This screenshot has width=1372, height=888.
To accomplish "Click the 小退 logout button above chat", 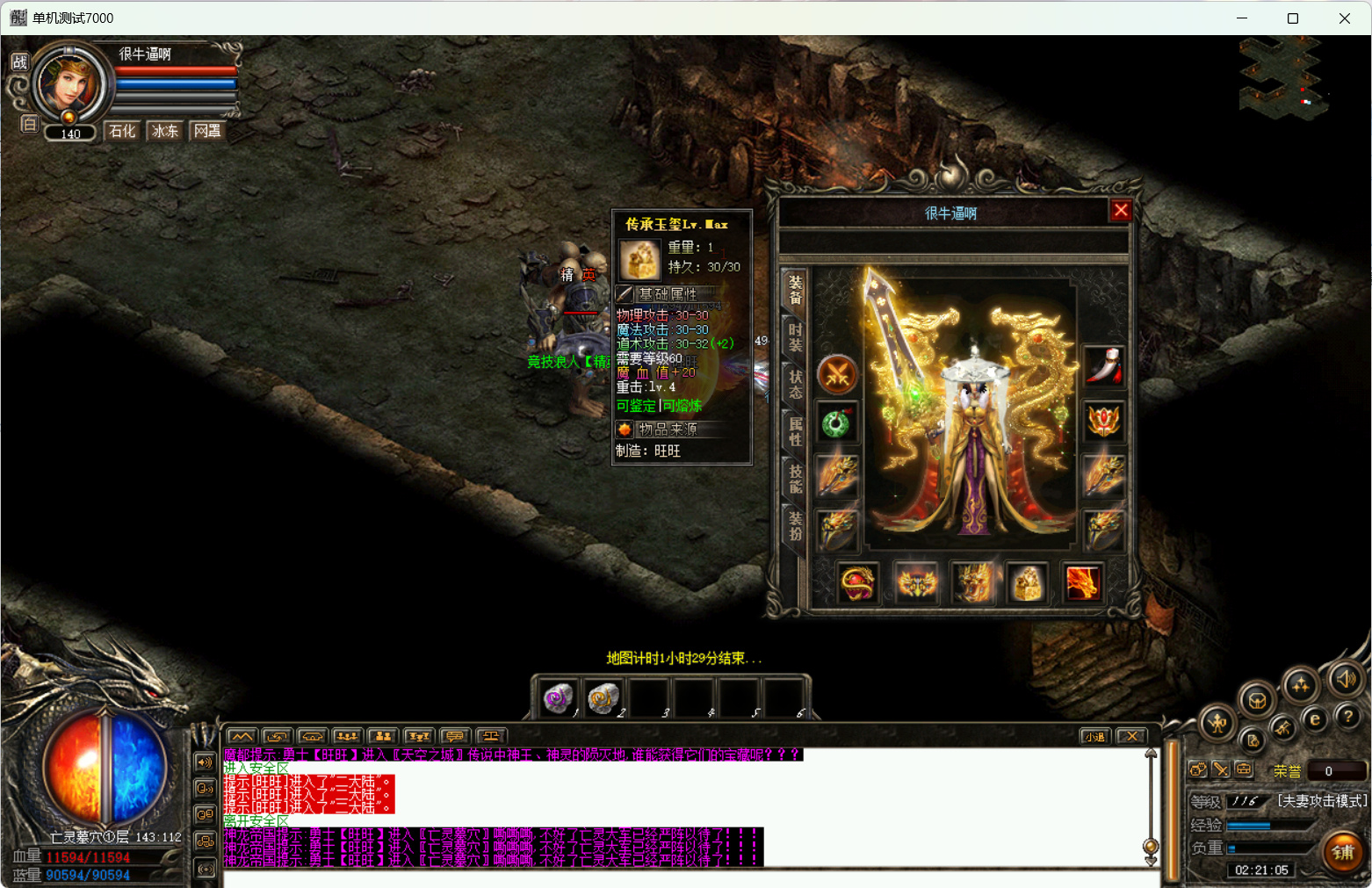I will [1094, 736].
